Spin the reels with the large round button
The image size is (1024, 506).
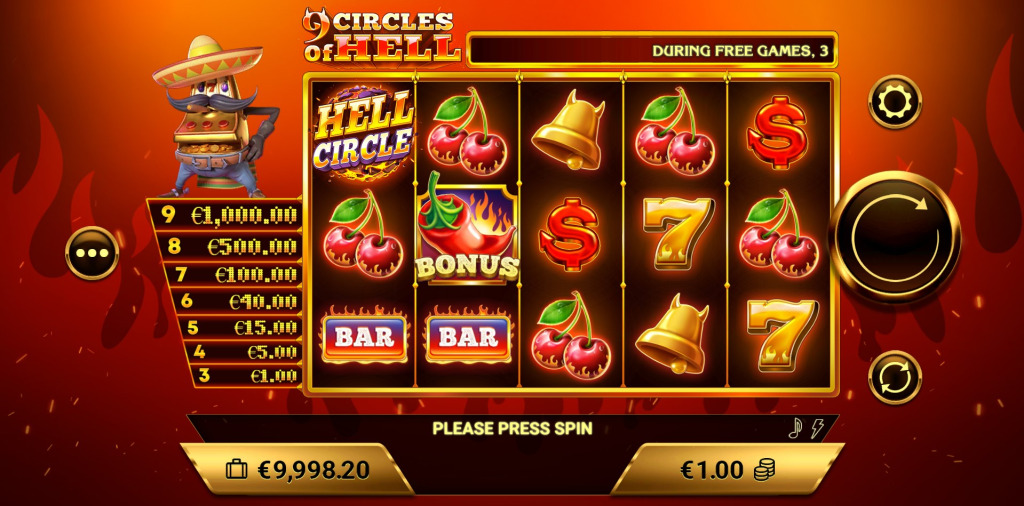pos(895,237)
